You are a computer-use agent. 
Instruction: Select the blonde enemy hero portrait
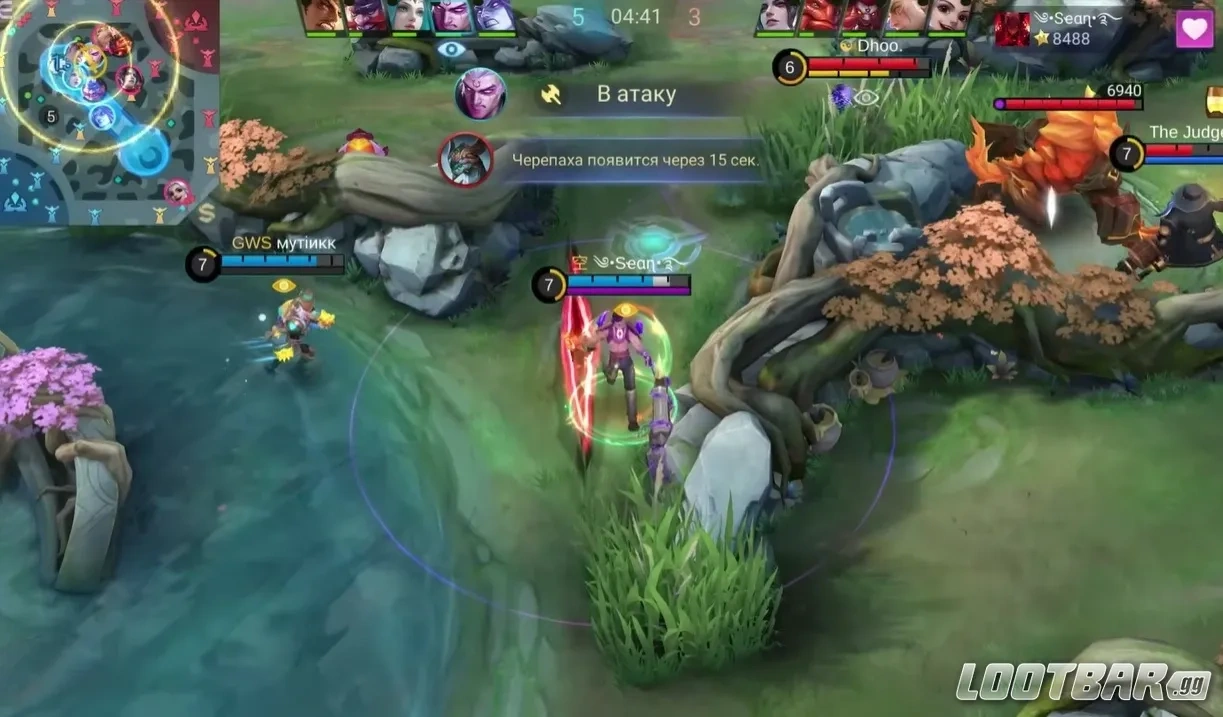(907, 15)
